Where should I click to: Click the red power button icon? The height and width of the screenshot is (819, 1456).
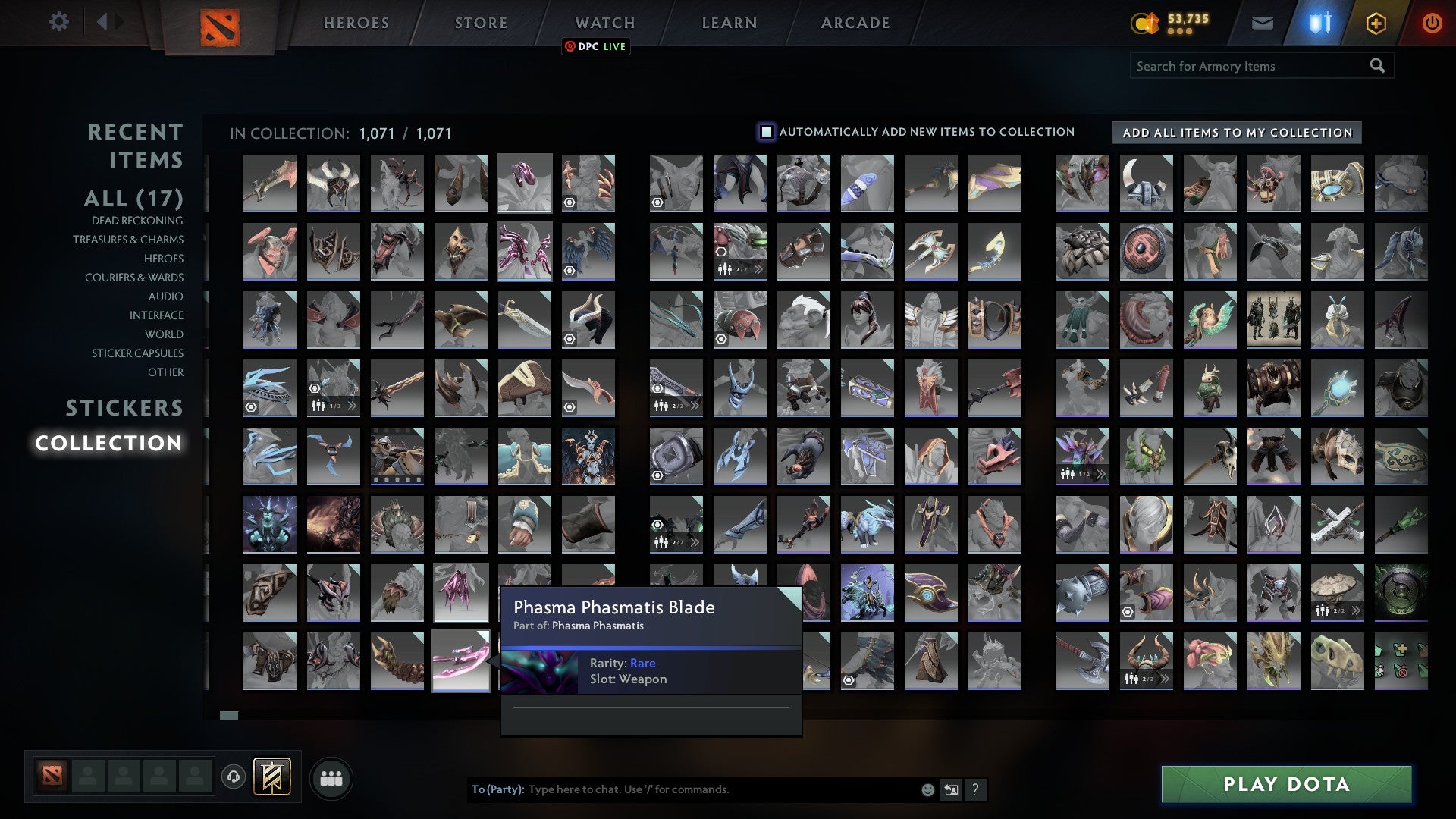[1432, 23]
